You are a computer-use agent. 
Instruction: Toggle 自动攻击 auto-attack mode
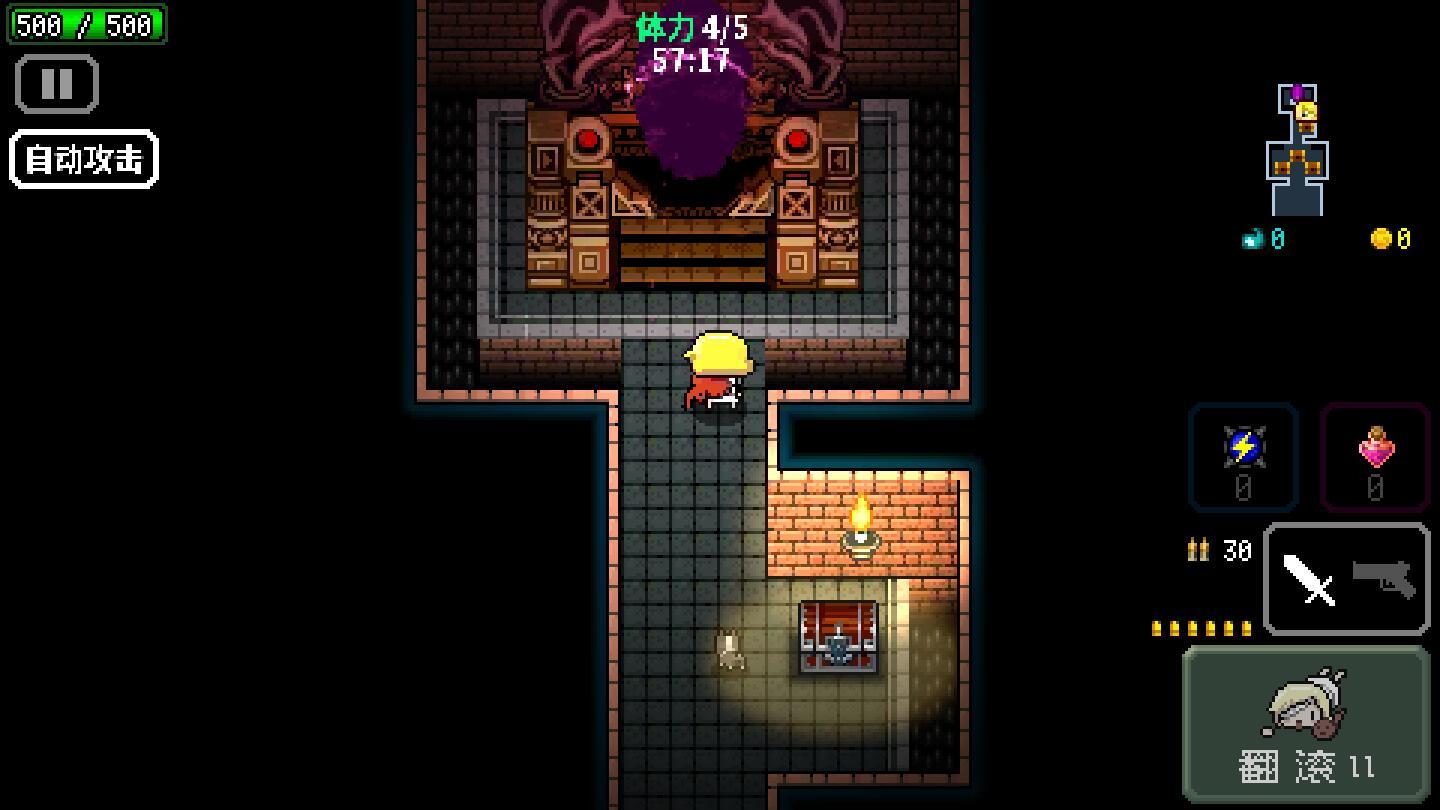(x=83, y=157)
